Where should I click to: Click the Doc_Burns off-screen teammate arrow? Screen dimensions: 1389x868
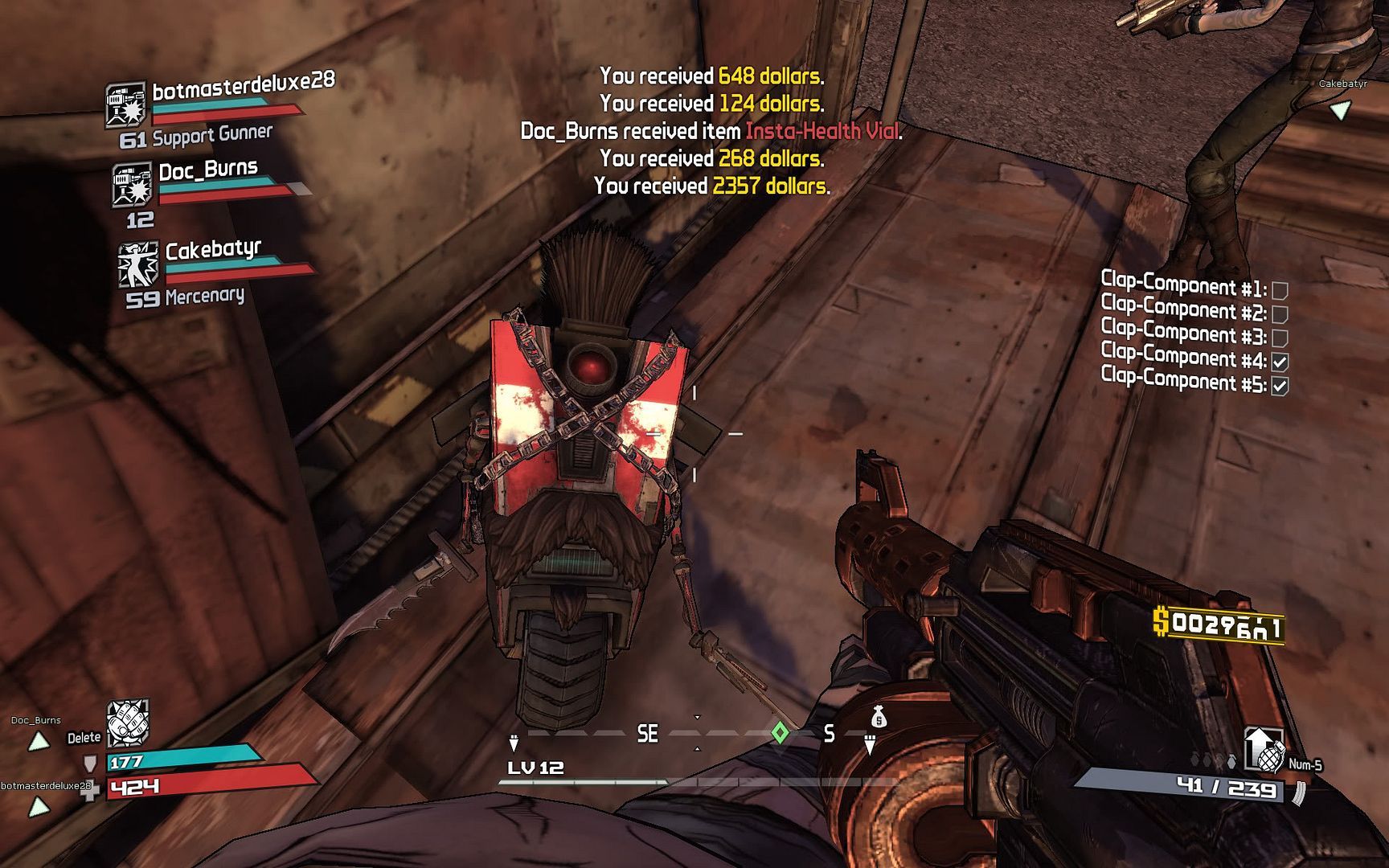pyautogui.click(x=39, y=741)
